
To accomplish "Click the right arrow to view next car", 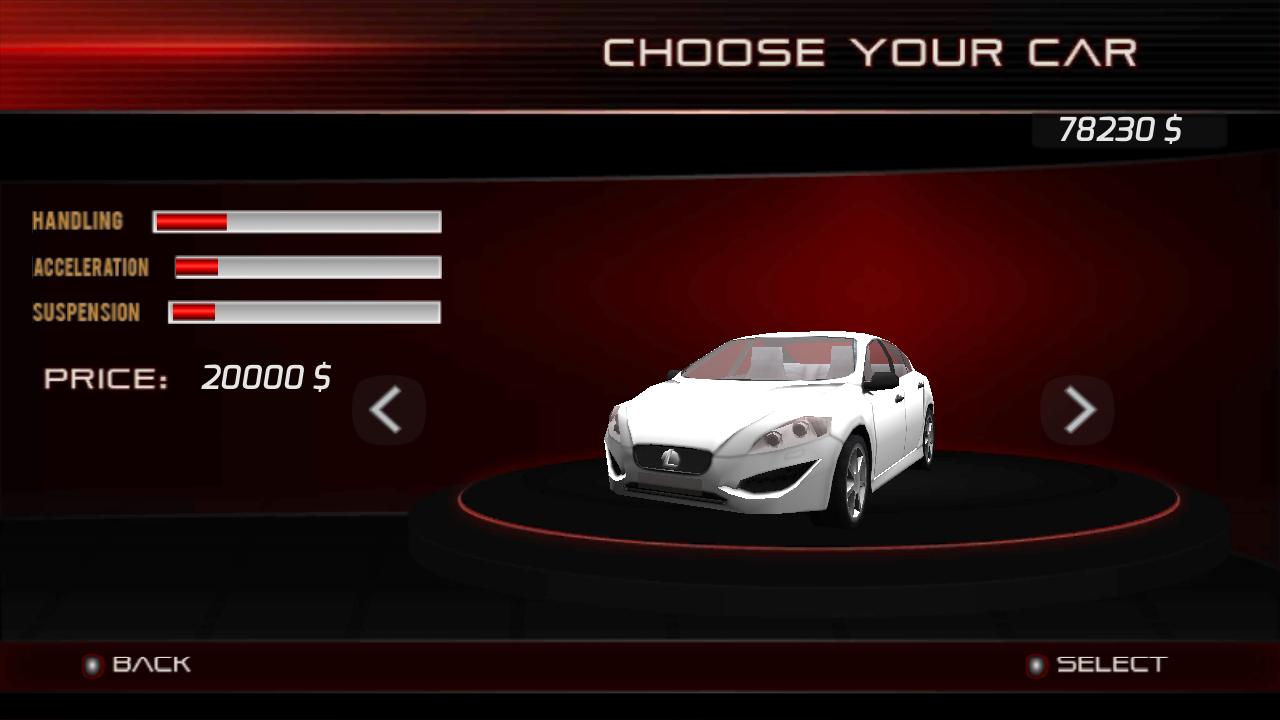I will pos(1076,410).
